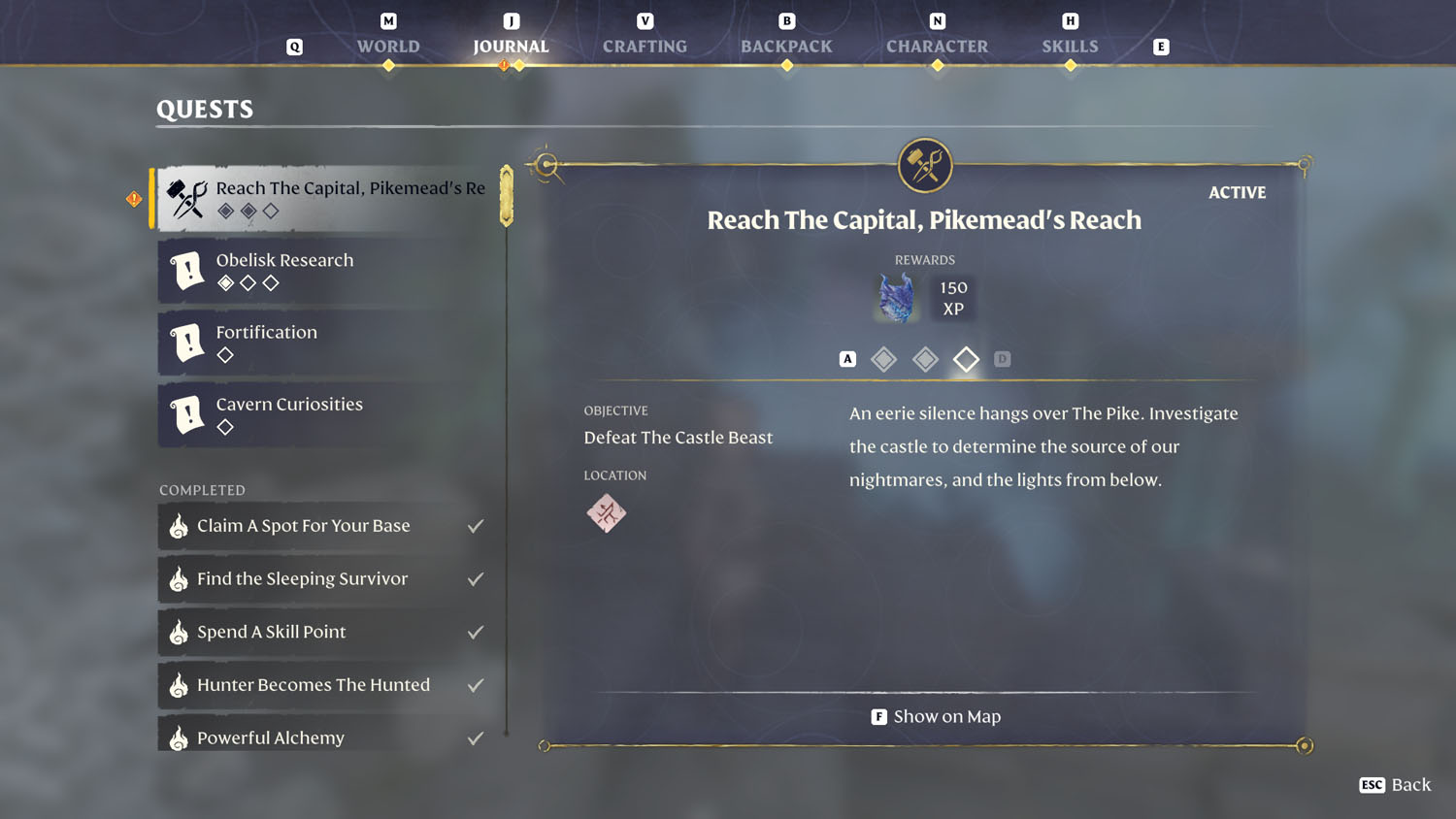Click the scroll icon beside Fortification

point(186,343)
